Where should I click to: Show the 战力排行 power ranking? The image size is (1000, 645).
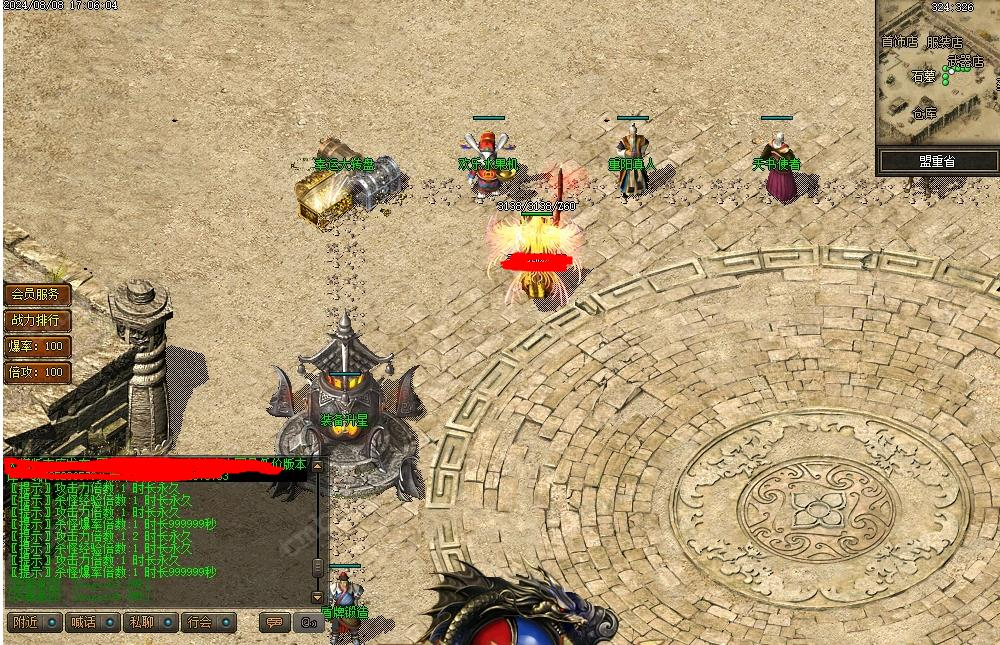pyautogui.click(x=37, y=321)
